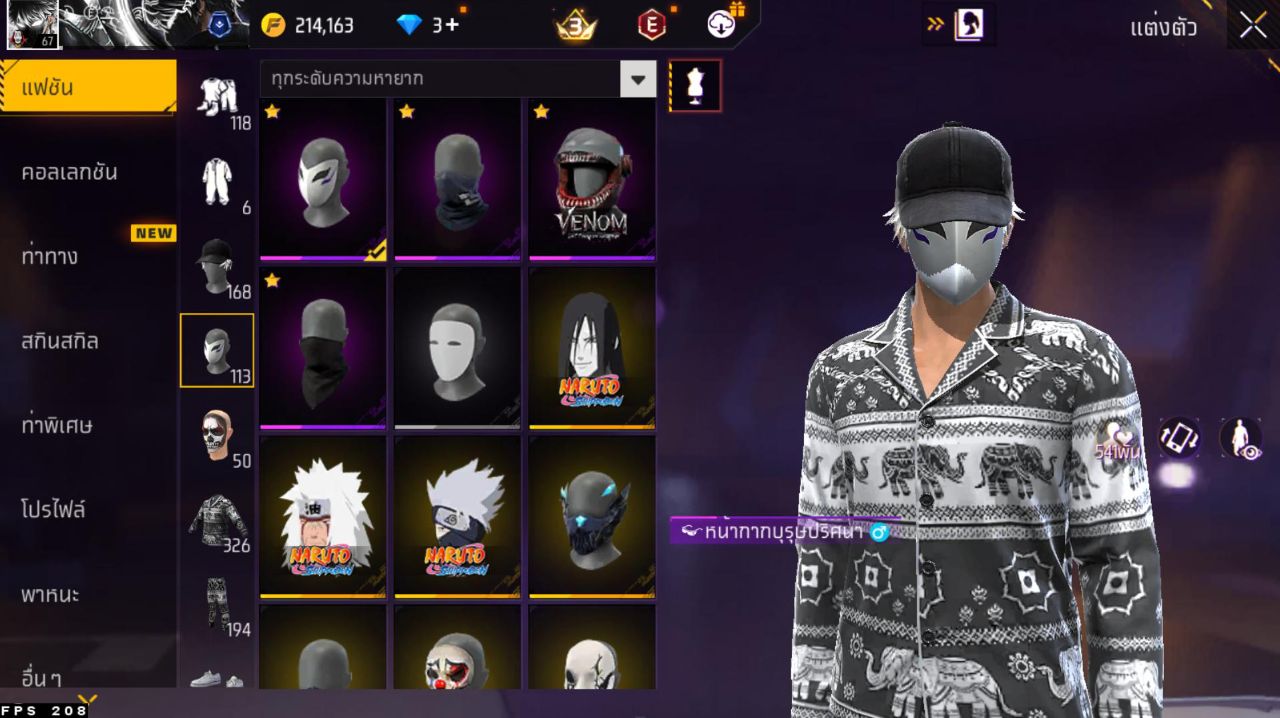The height and width of the screenshot is (718, 1280).
Task: Pick the Kakashi Naruto head item
Action: [x=457, y=516]
